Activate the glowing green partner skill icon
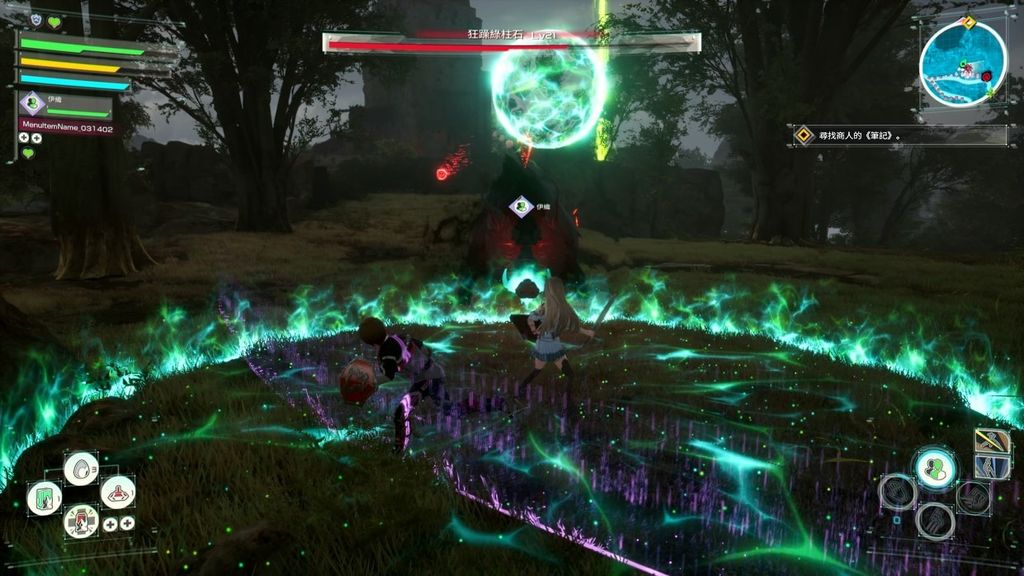The image size is (1024, 576). tap(935, 468)
